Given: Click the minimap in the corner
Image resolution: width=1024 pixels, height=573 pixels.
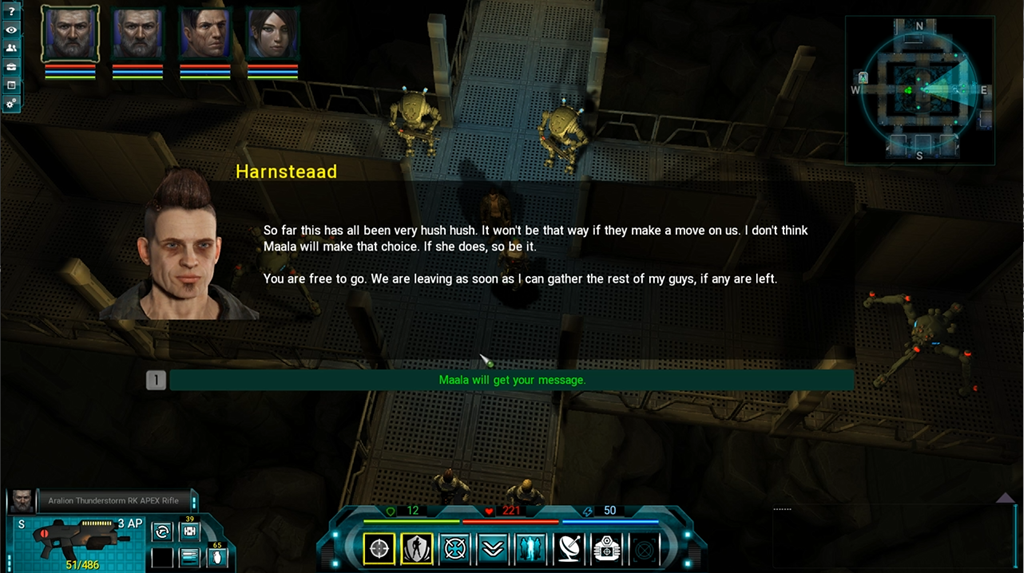Looking at the screenshot, I should (920, 90).
